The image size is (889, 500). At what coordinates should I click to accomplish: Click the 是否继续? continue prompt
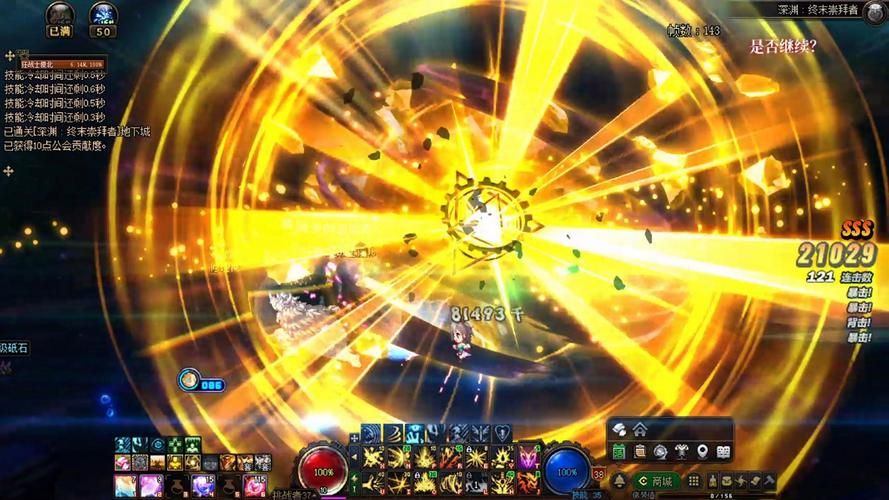click(x=783, y=46)
